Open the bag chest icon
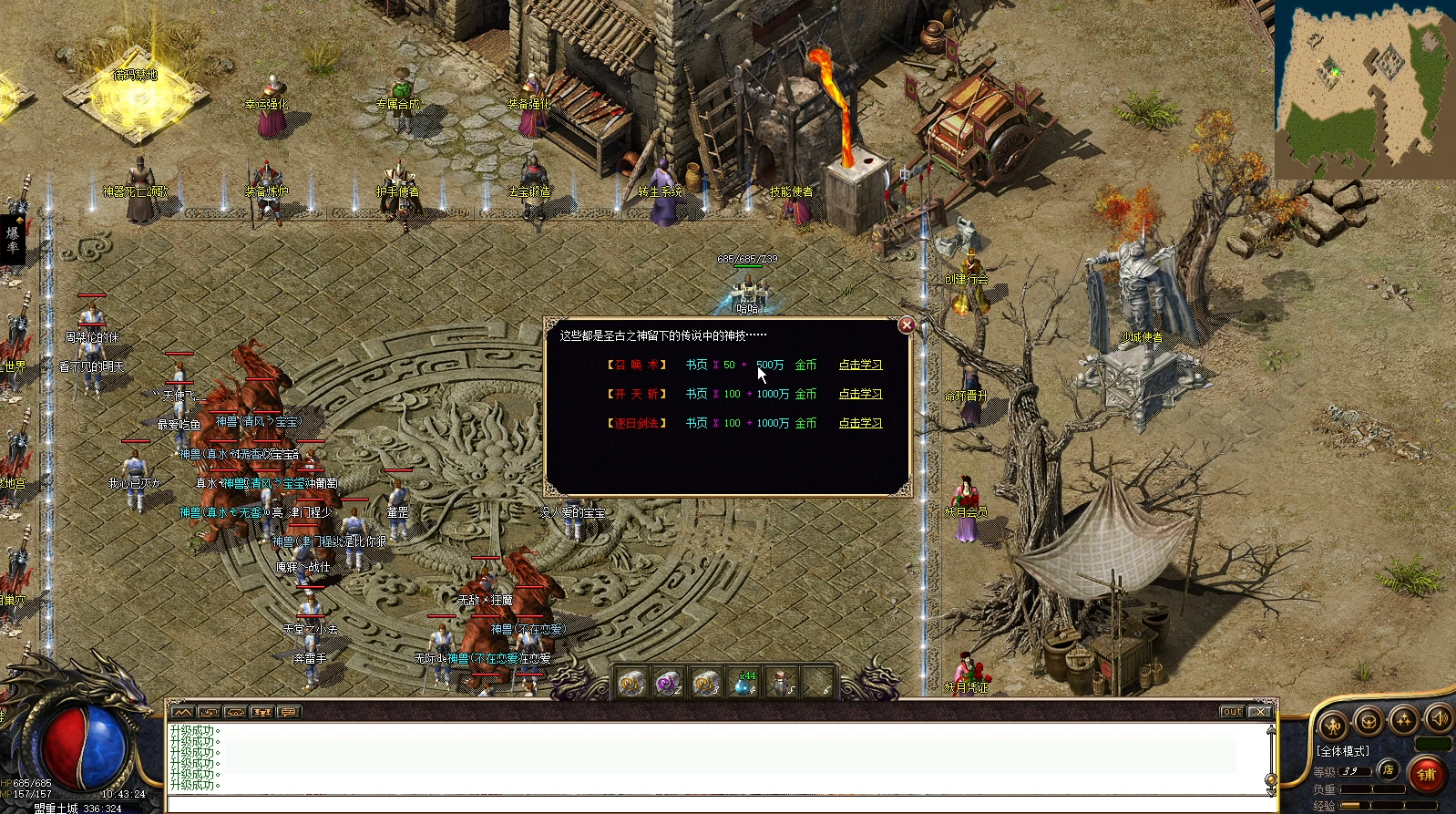This screenshot has width=1456, height=814. [1368, 721]
